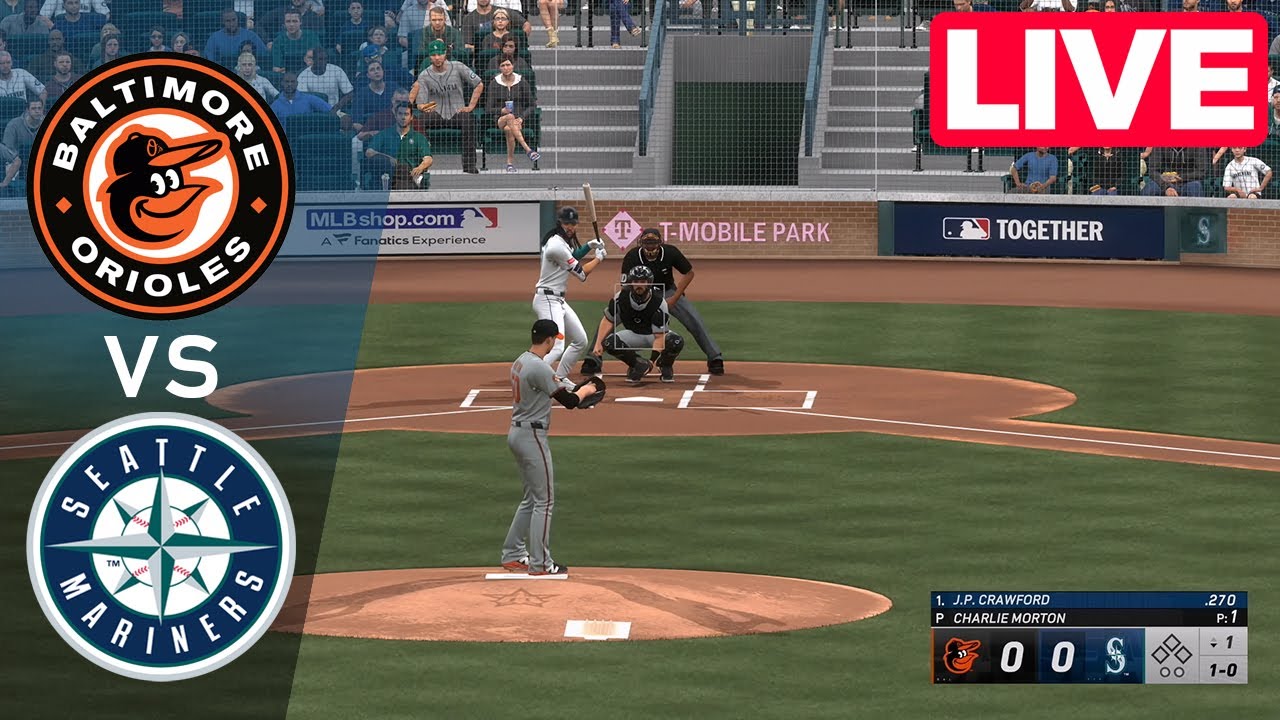This screenshot has height=720, width=1280.
Task: Select the J.P. Crawford batter row
Action: [1088, 600]
